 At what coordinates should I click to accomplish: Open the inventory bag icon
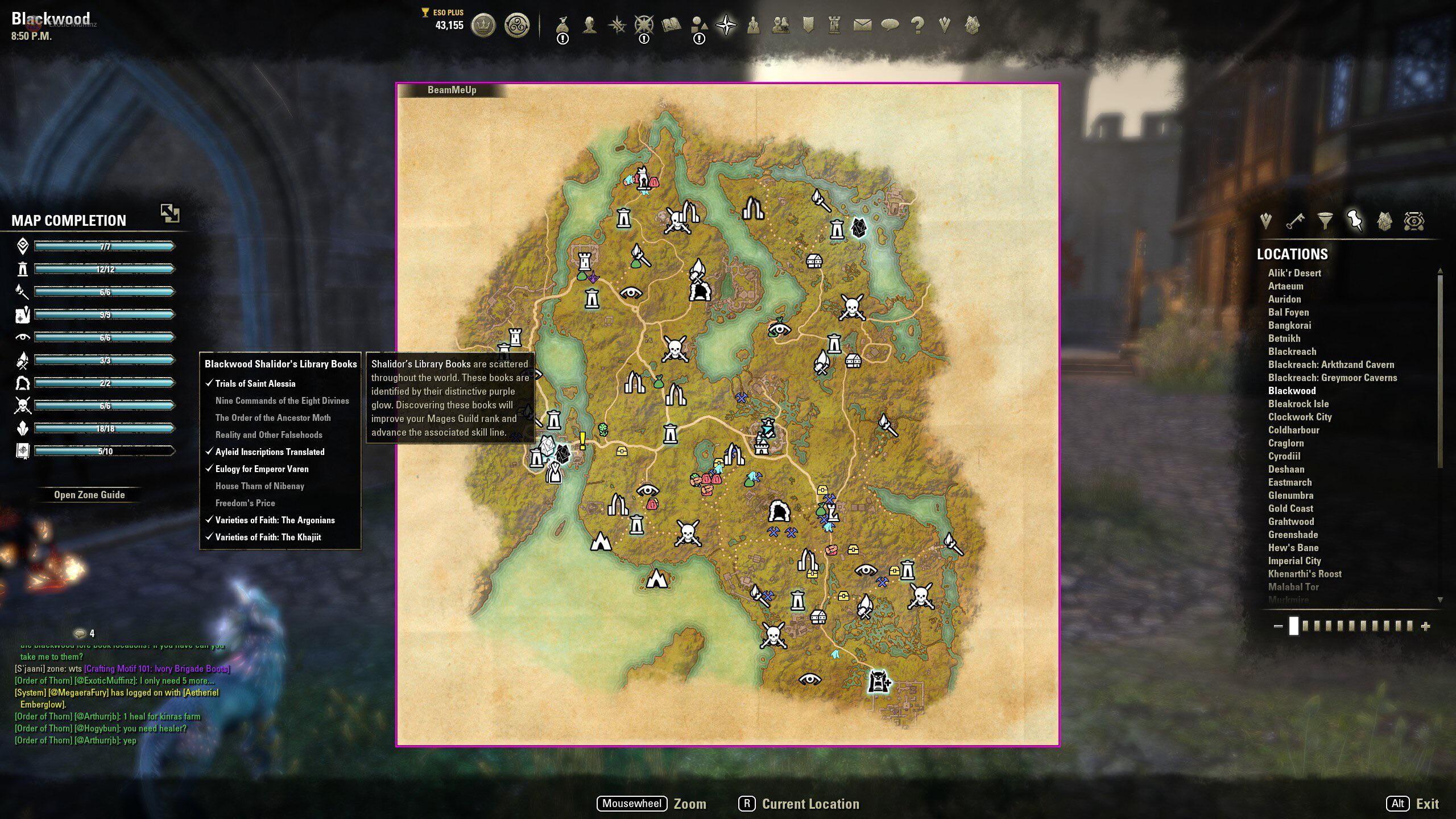[562, 24]
